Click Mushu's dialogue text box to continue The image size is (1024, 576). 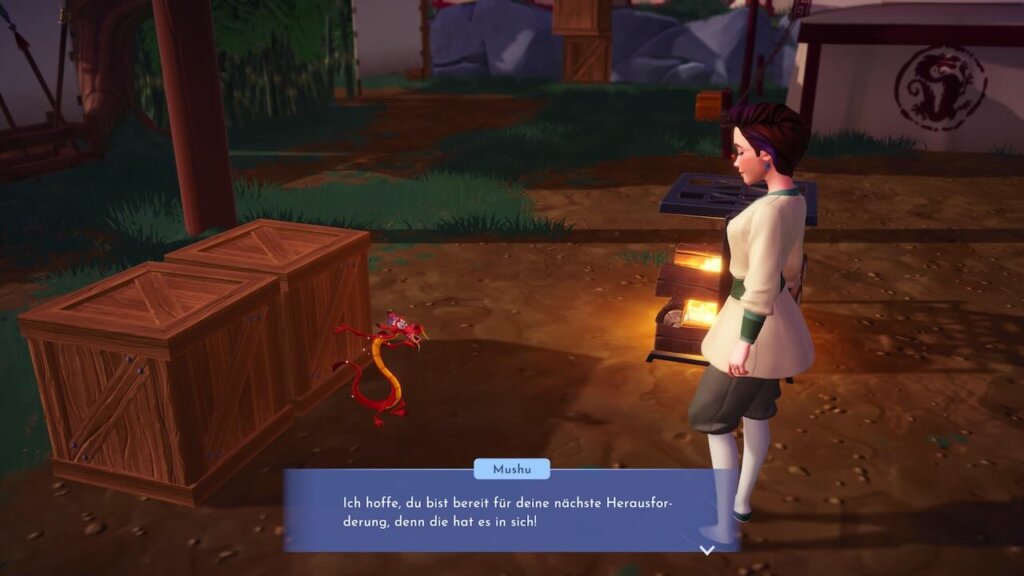pos(510,511)
